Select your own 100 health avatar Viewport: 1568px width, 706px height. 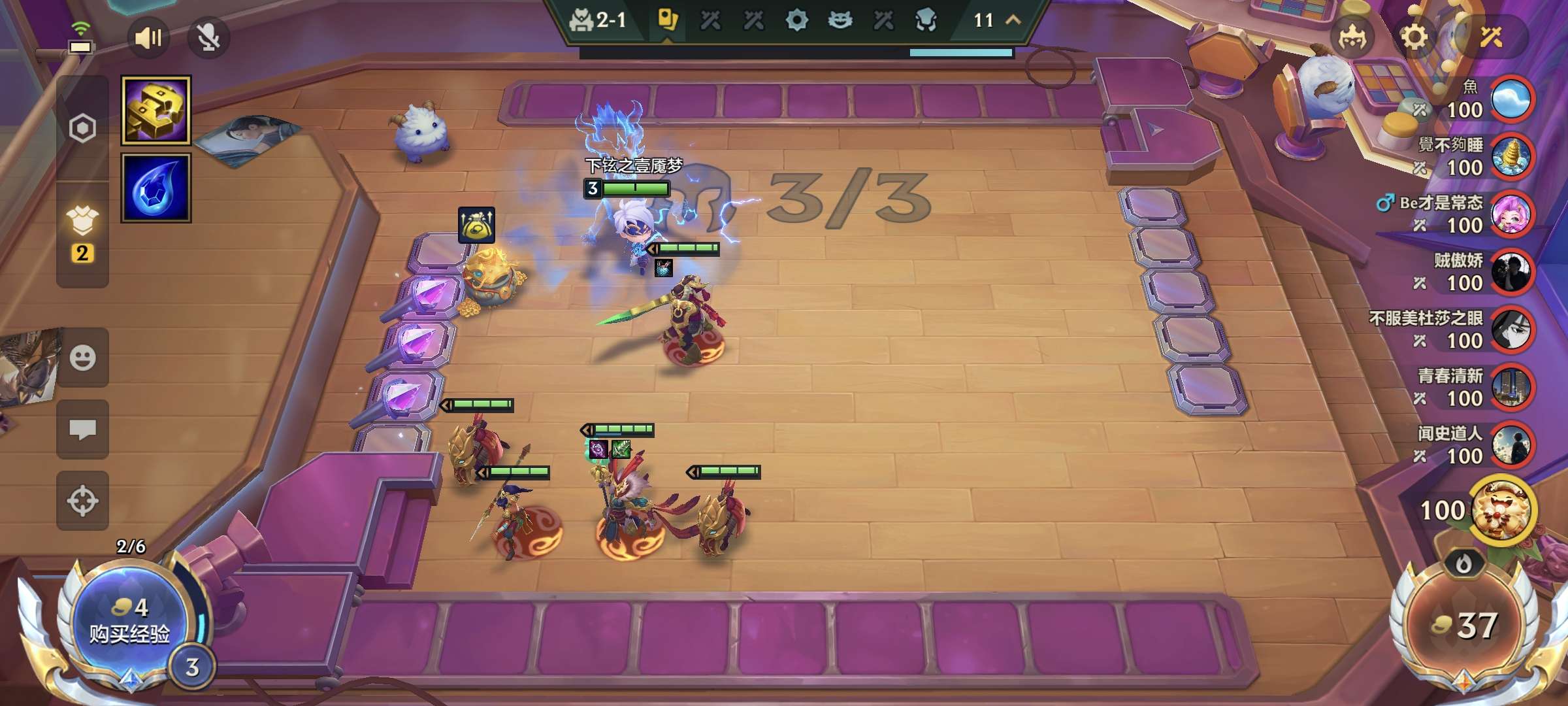click(1502, 511)
